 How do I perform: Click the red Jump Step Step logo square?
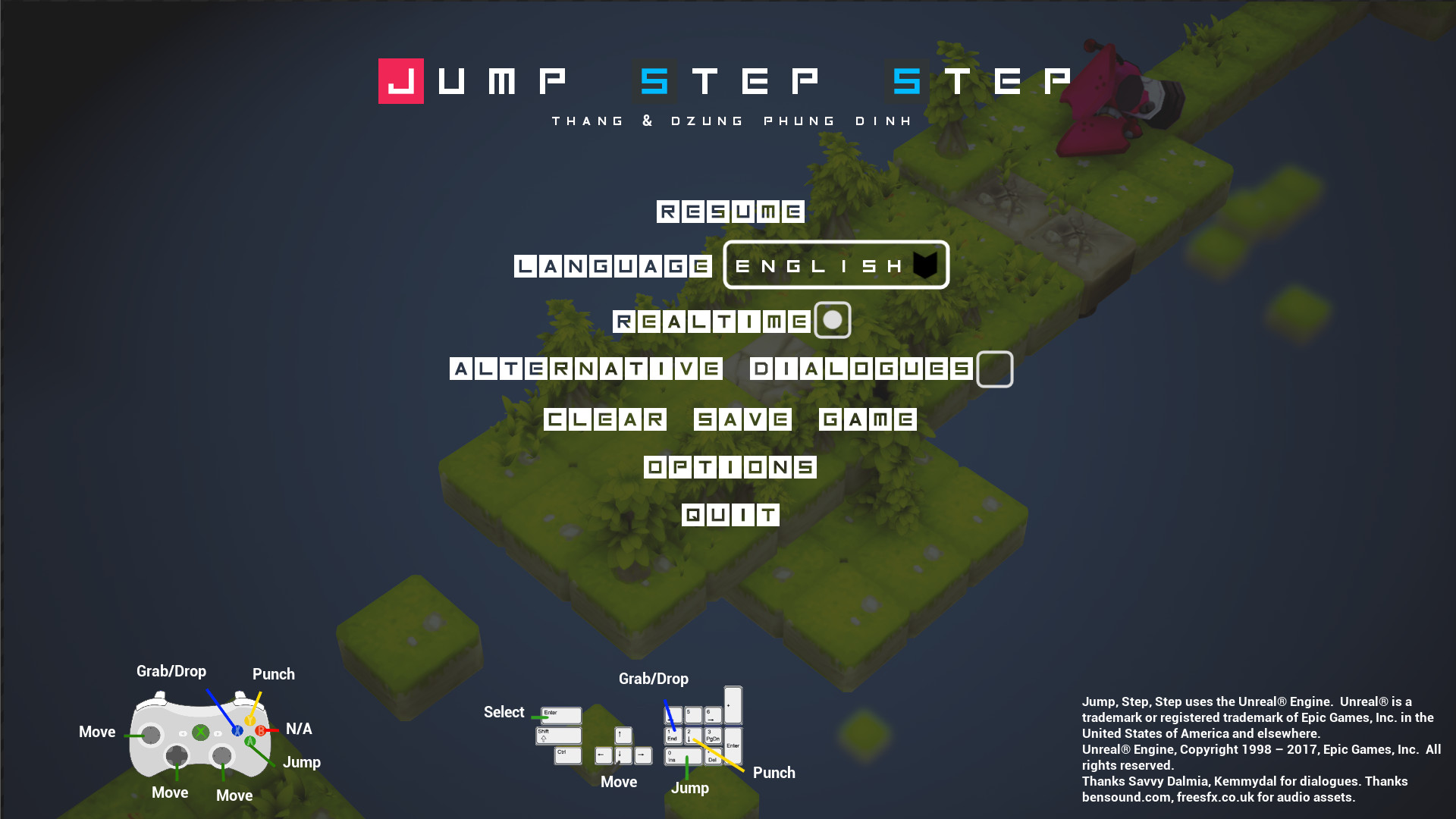[400, 81]
